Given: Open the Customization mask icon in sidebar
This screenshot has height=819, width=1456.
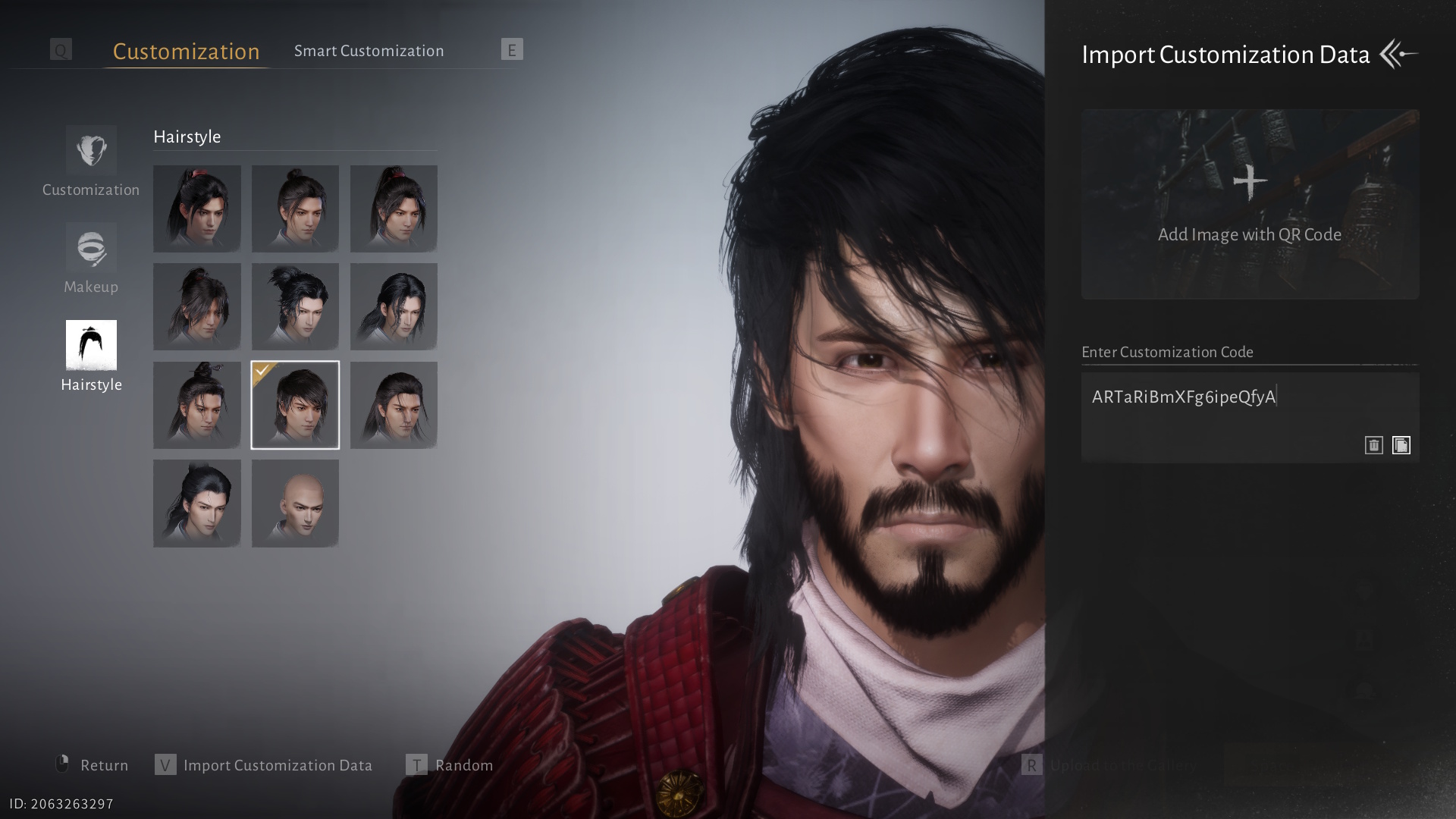Looking at the screenshot, I should tap(91, 149).
